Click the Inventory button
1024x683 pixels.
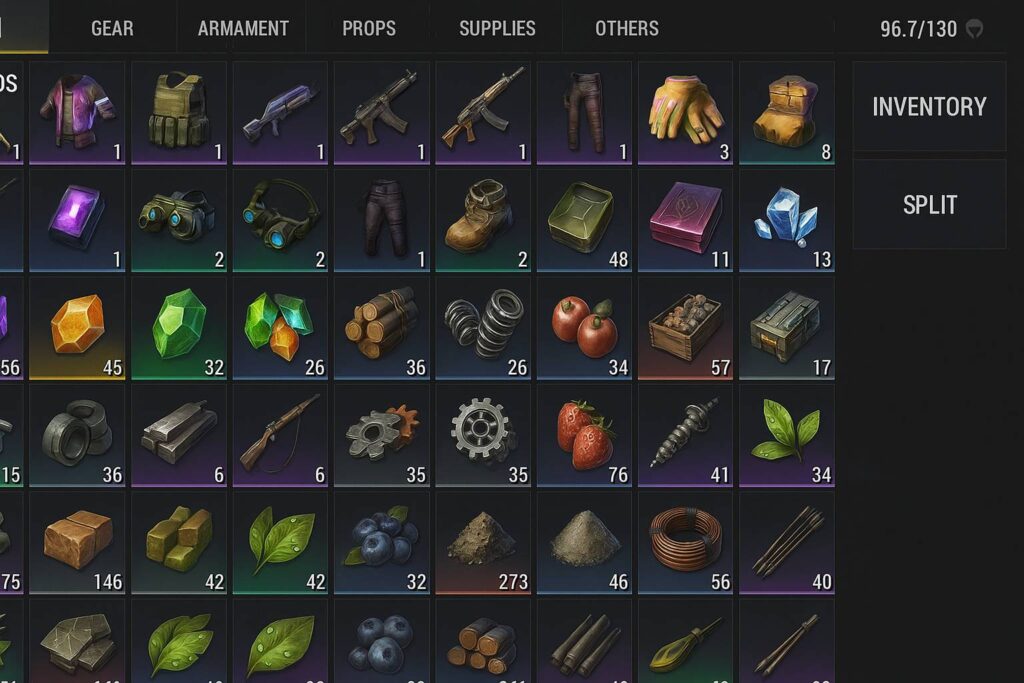click(x=929, y=107)
